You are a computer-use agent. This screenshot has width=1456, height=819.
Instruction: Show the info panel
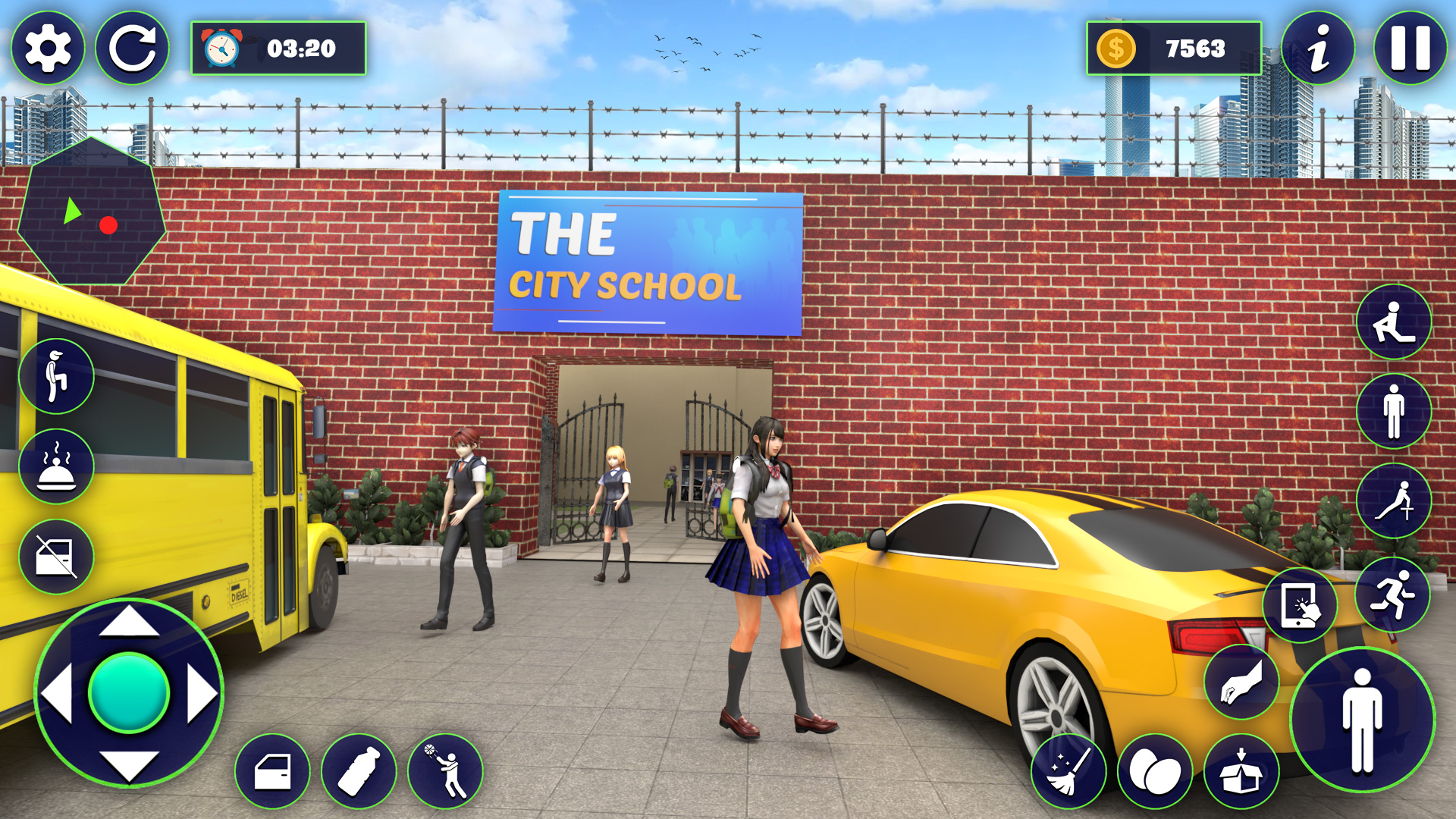(x=1318, y=49)
